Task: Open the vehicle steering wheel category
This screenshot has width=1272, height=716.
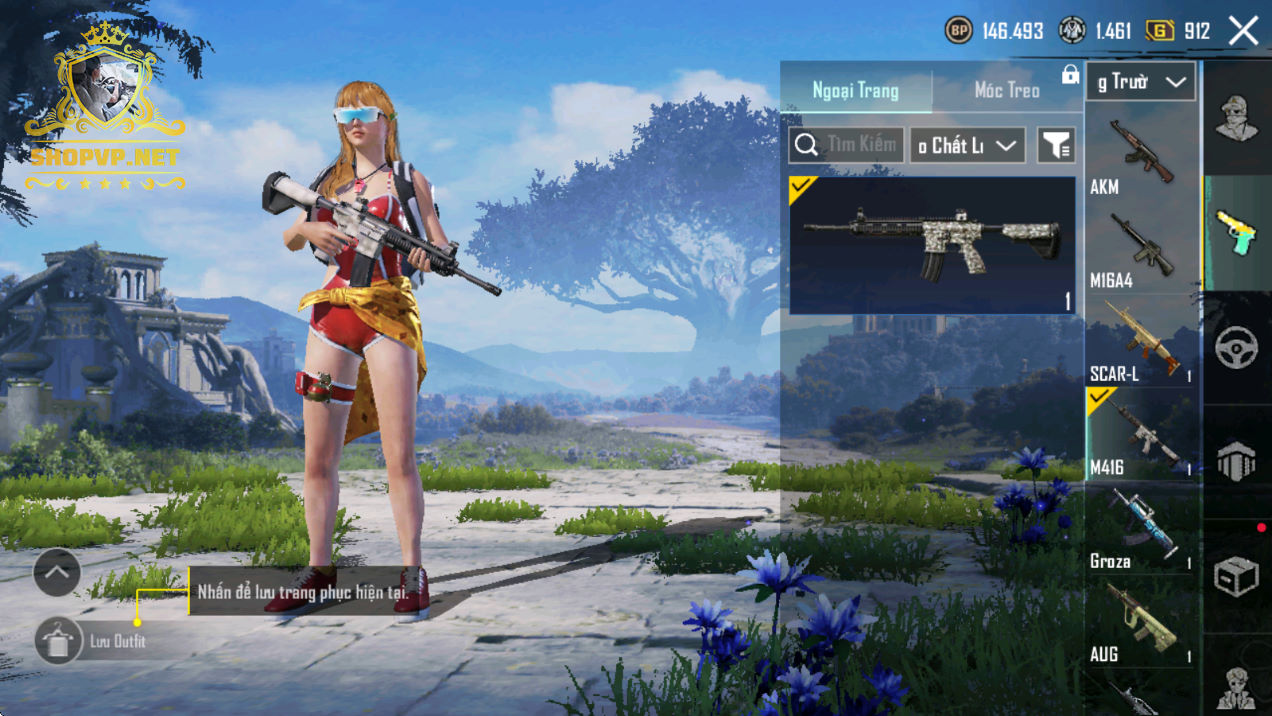Action: [x=1237, y=347]
